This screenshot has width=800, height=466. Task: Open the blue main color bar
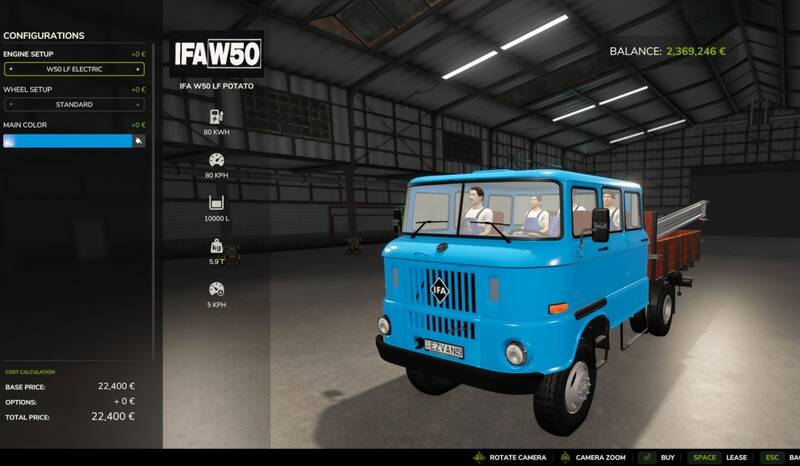[x=68, y=141]
